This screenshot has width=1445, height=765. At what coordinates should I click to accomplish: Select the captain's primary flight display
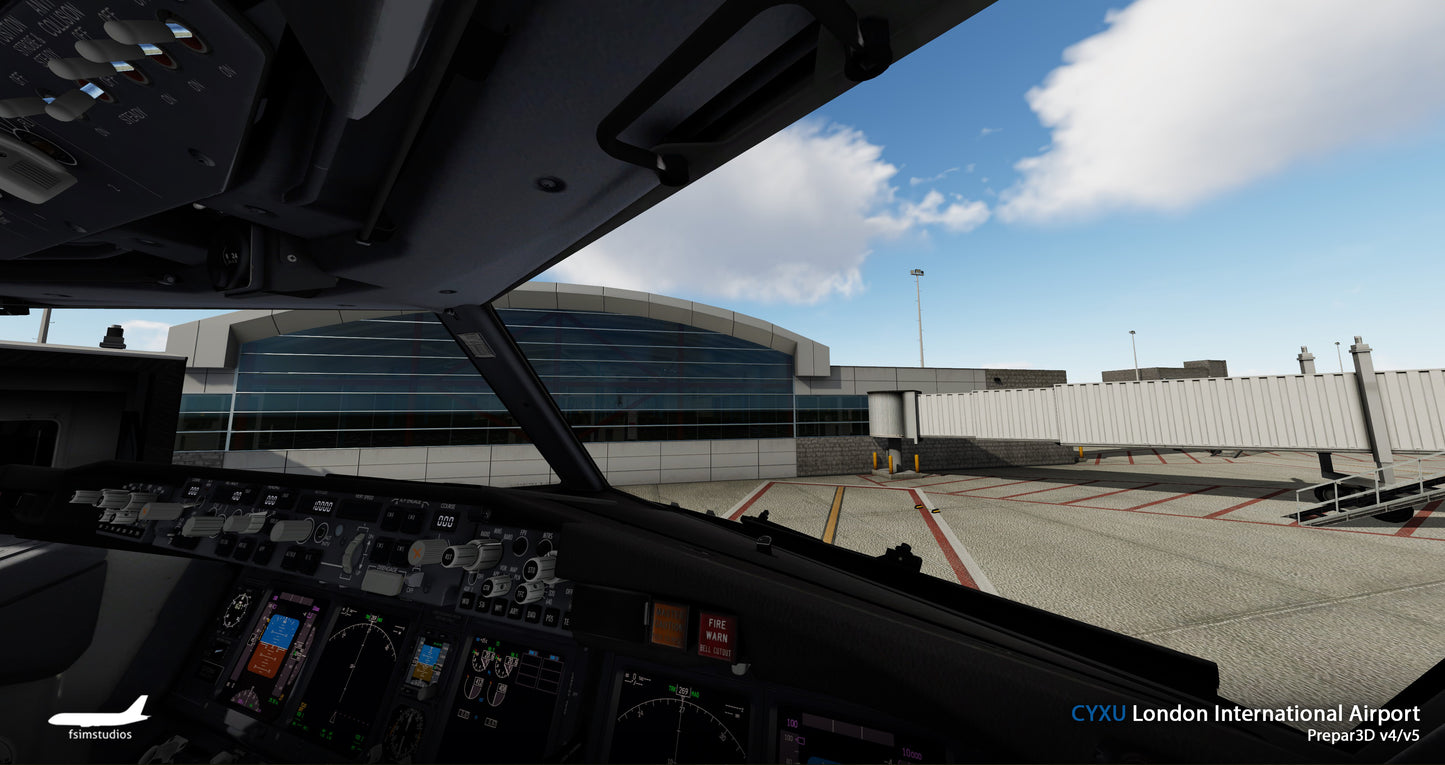[x=273, y=645]
